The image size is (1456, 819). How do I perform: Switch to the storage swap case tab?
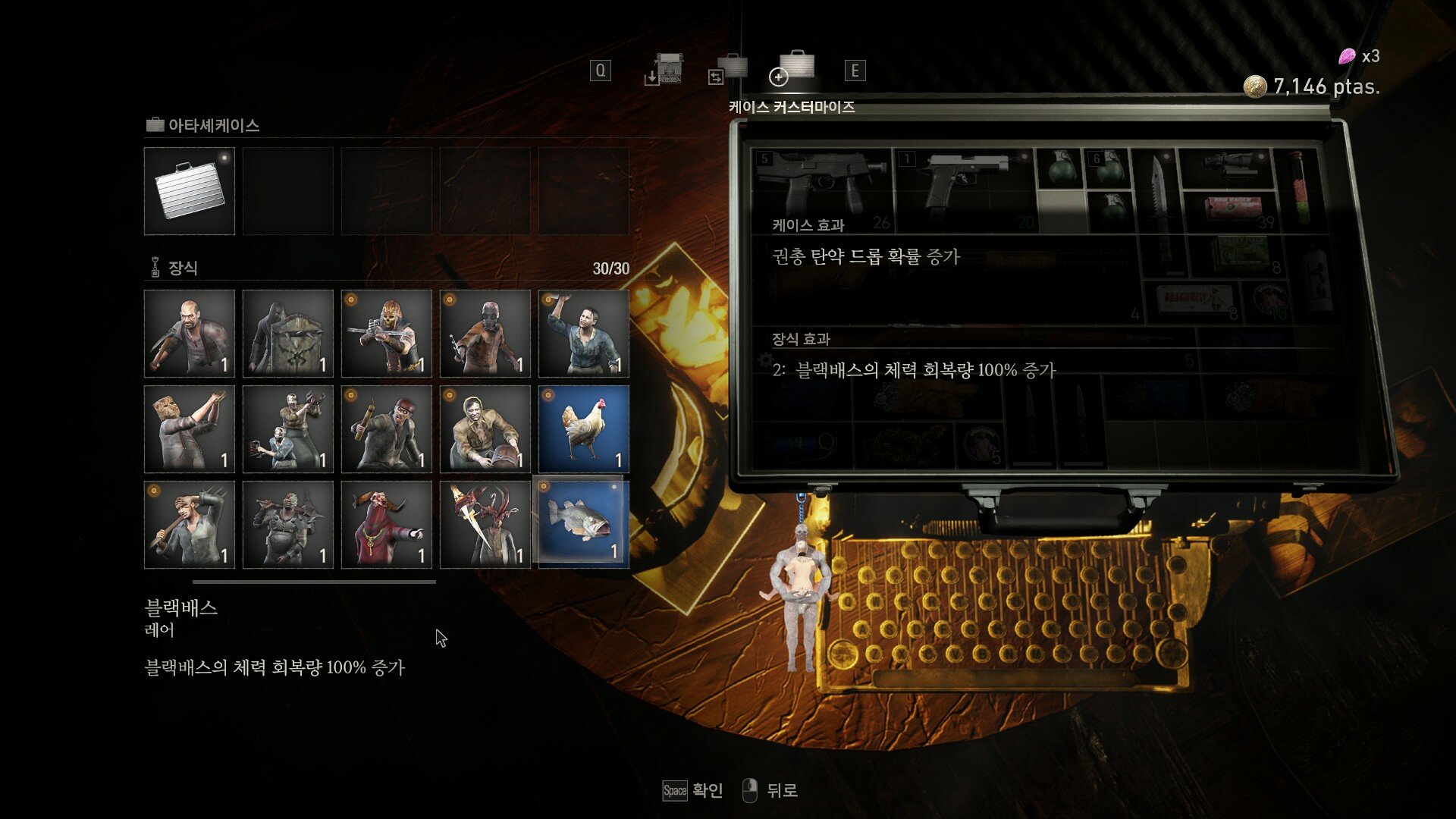729,70
